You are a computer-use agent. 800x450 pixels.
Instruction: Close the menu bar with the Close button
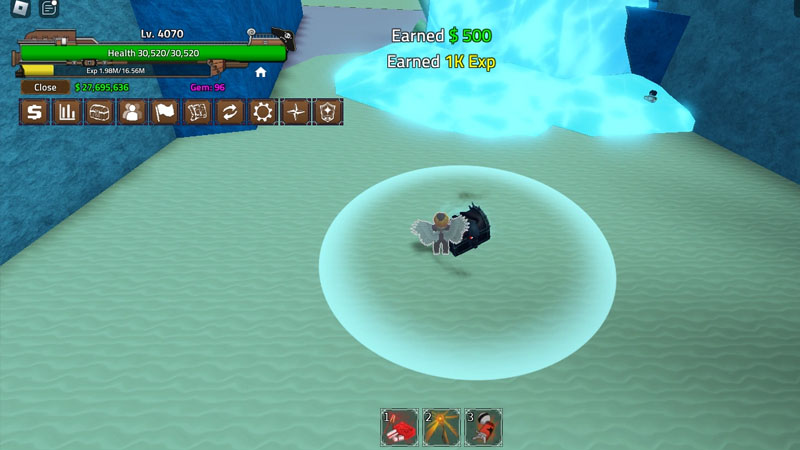[x=45, y=87]
